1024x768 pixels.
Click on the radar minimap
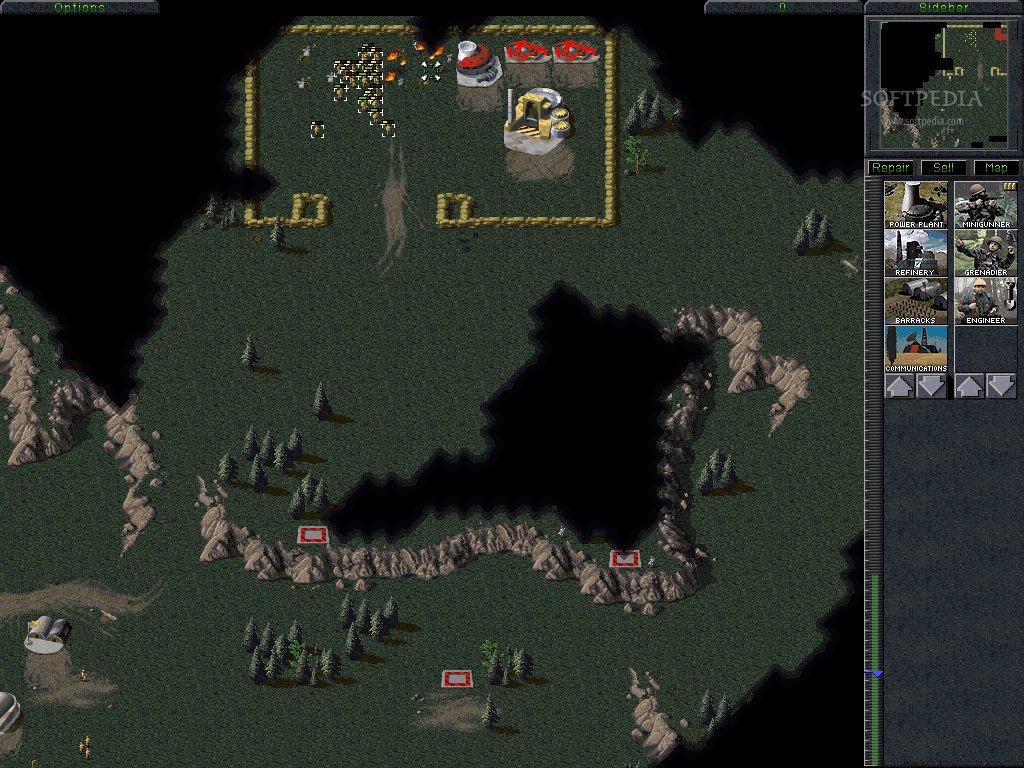point(943,85)
